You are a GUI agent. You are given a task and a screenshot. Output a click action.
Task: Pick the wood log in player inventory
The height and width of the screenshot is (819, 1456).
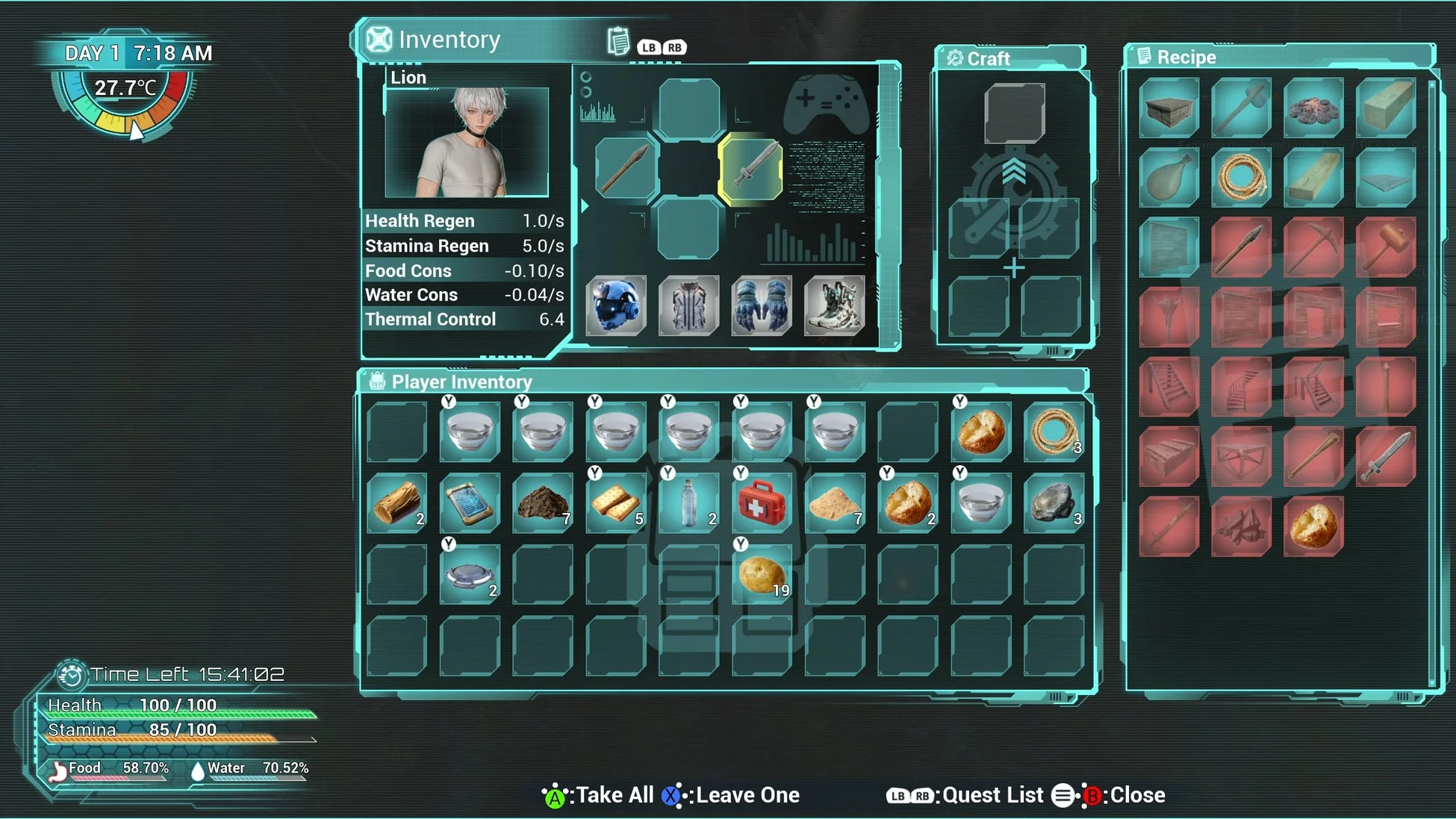[396, 503]
